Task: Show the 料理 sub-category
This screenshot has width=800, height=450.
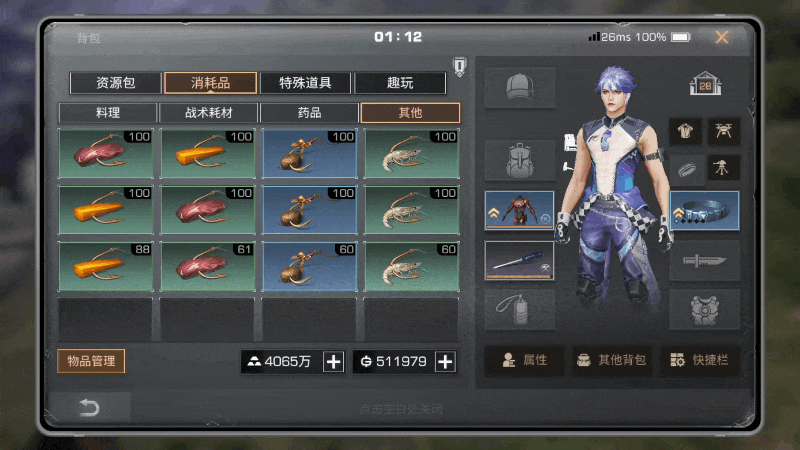Action: coord(108,113)
